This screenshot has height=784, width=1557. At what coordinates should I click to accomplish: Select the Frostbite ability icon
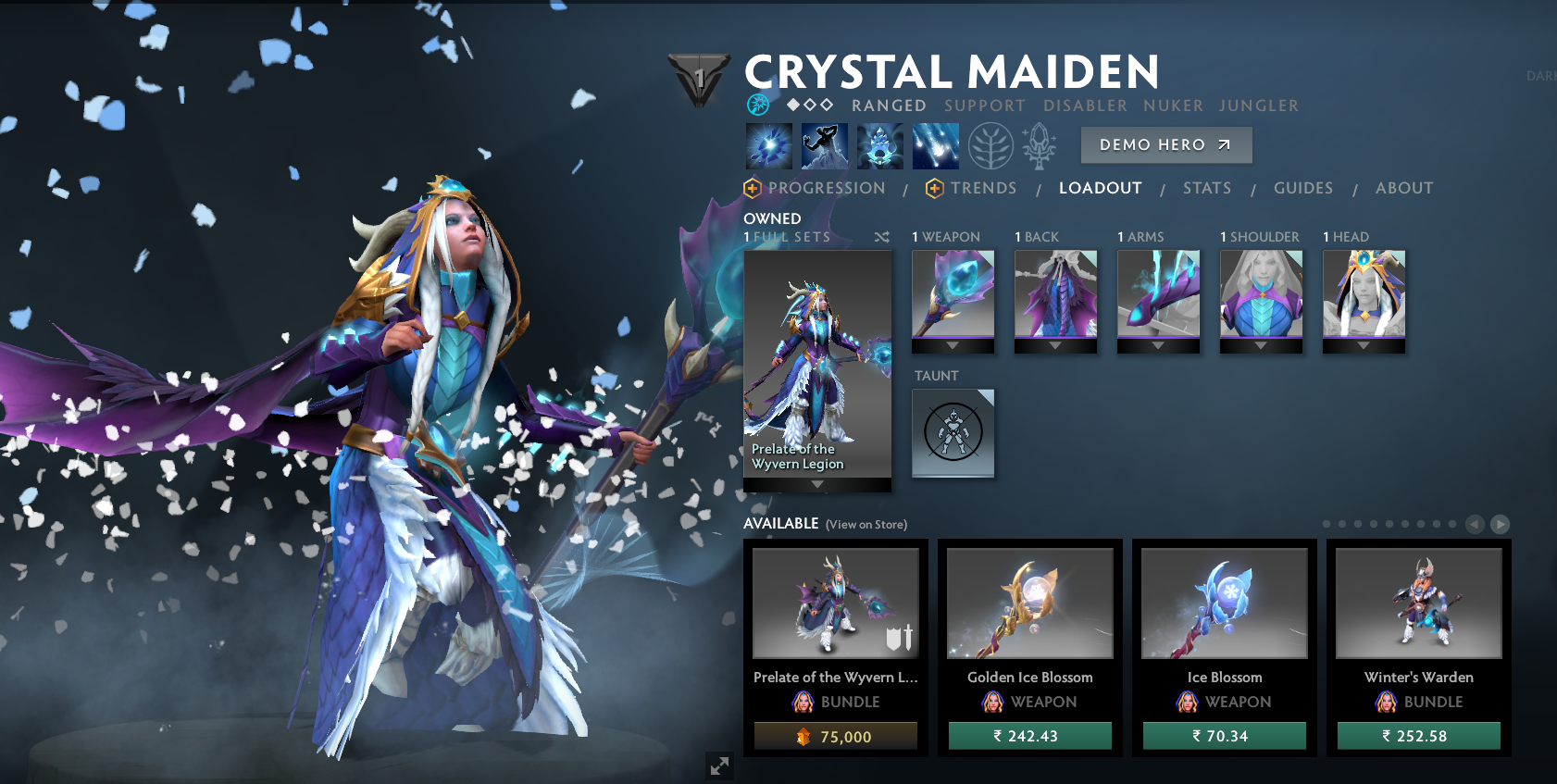[x=824, y=145]
